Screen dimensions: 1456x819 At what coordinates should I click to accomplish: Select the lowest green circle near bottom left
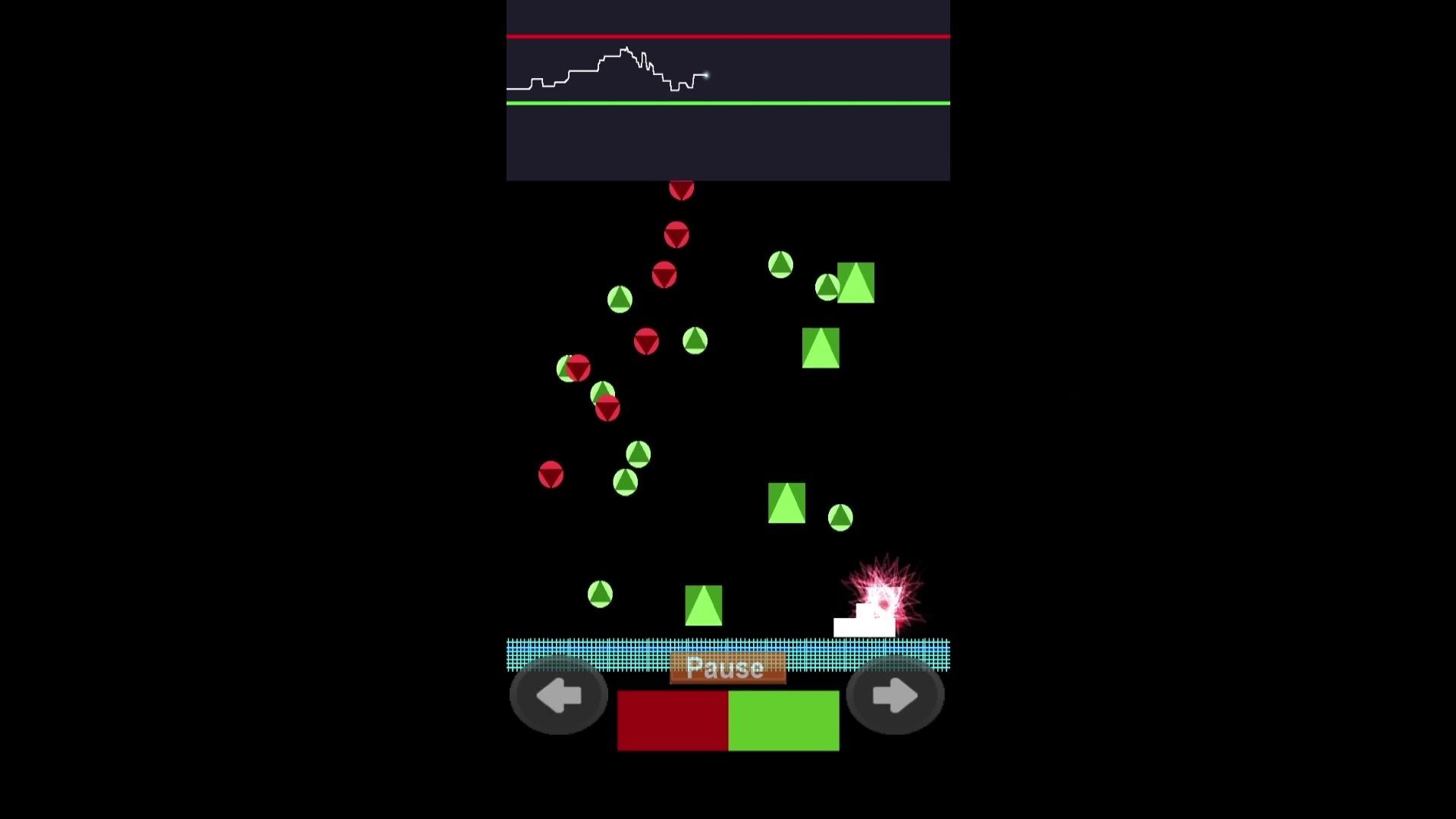point(601,594)
